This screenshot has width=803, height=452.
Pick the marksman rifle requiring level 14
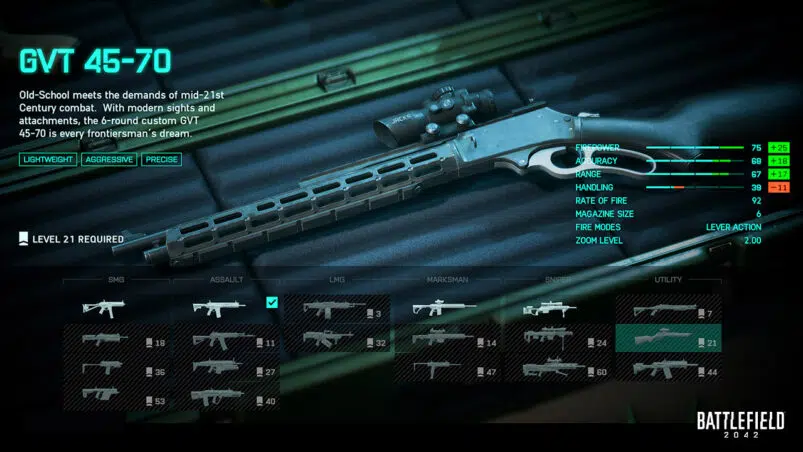448,340
